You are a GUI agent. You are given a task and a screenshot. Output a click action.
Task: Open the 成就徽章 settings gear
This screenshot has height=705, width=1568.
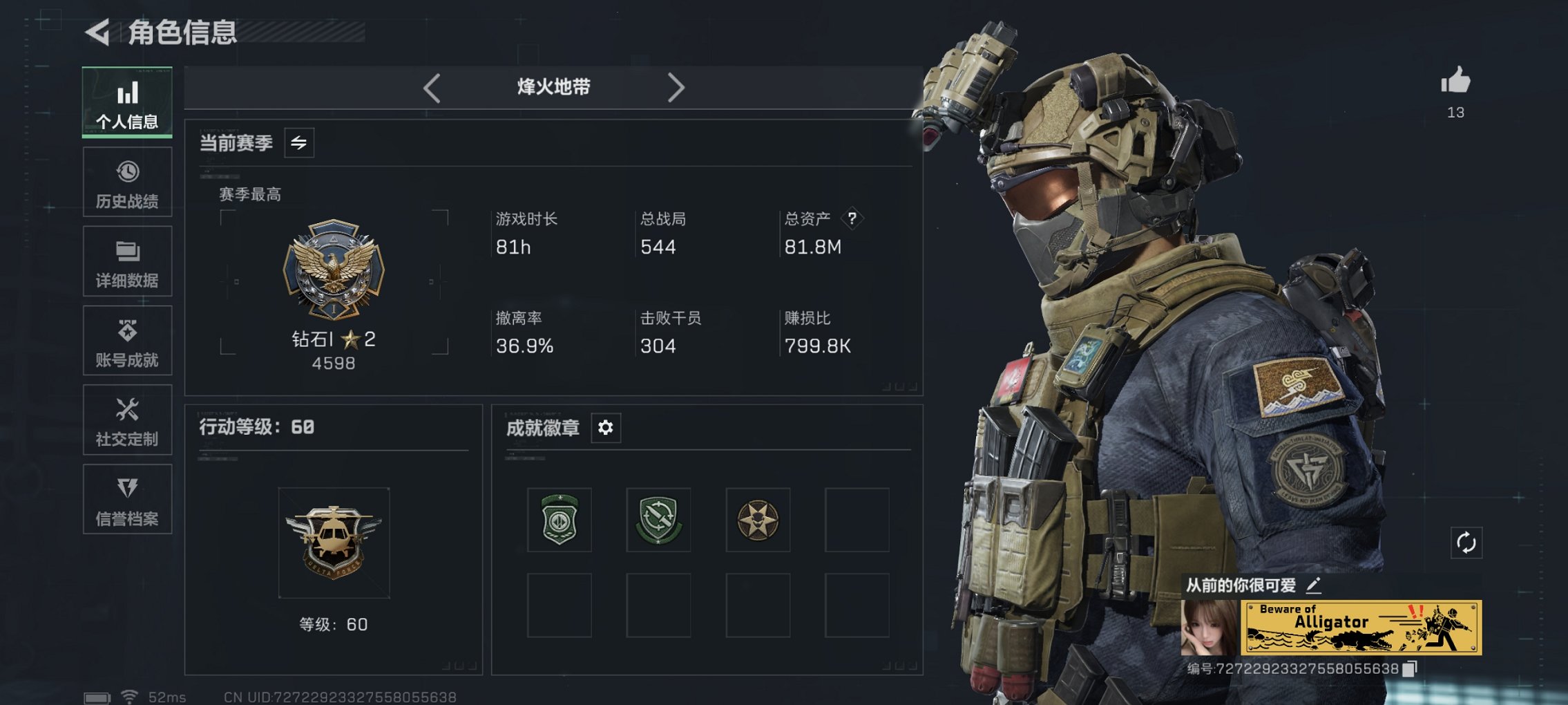(x=606, y=428)
